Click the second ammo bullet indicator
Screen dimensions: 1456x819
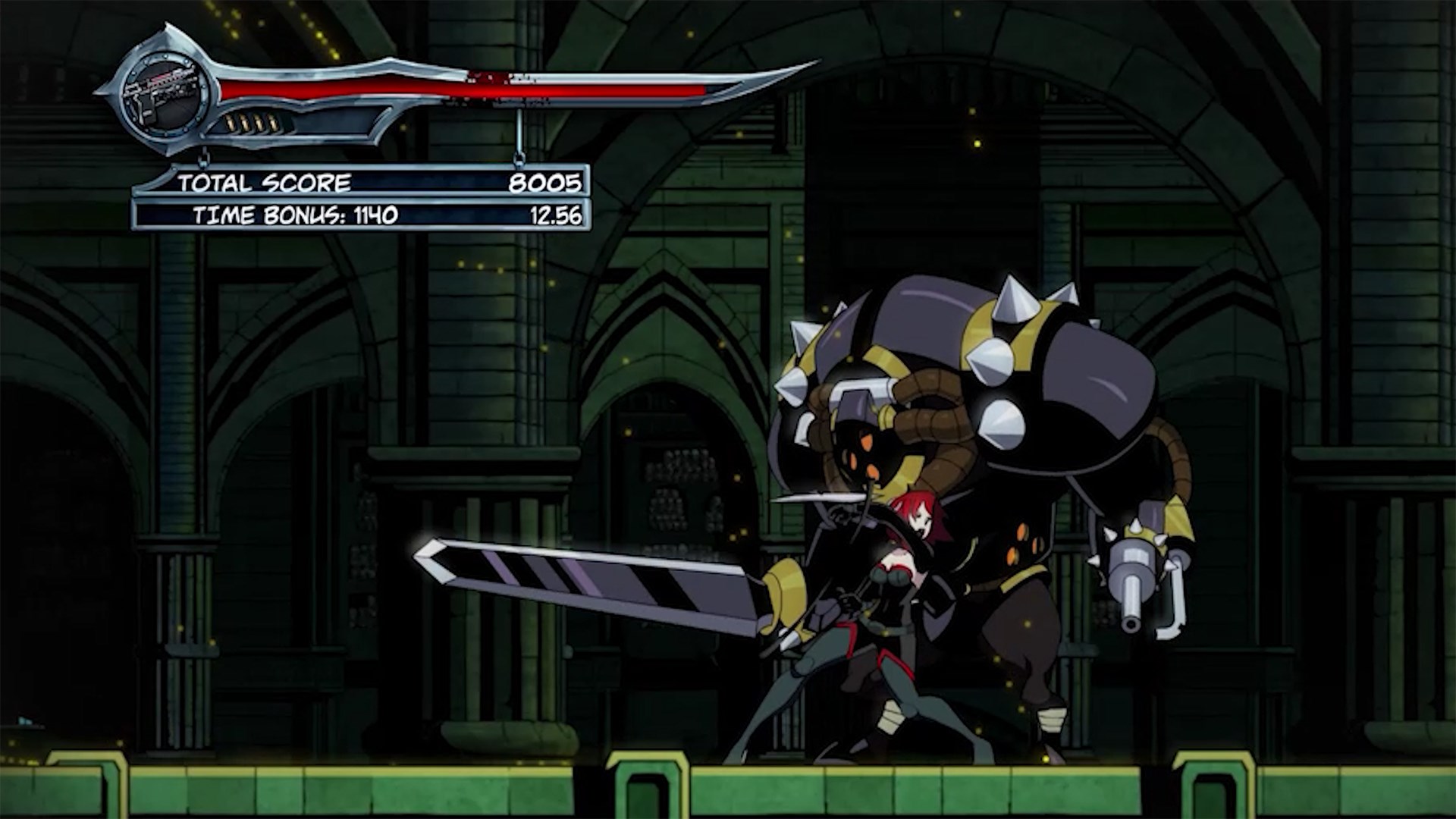(x=245, y=123)
